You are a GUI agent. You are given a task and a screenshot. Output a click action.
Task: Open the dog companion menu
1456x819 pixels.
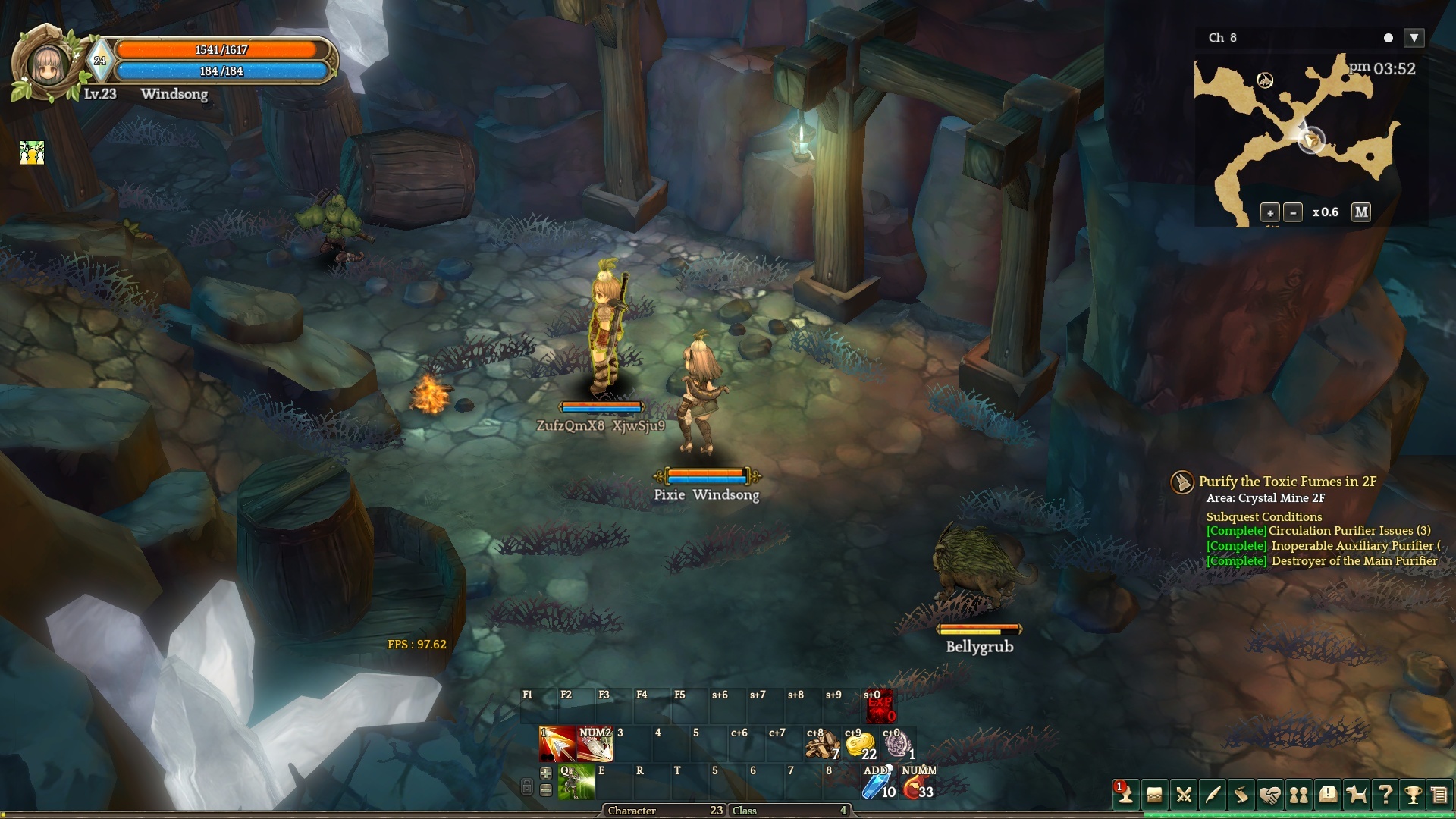1356,795
